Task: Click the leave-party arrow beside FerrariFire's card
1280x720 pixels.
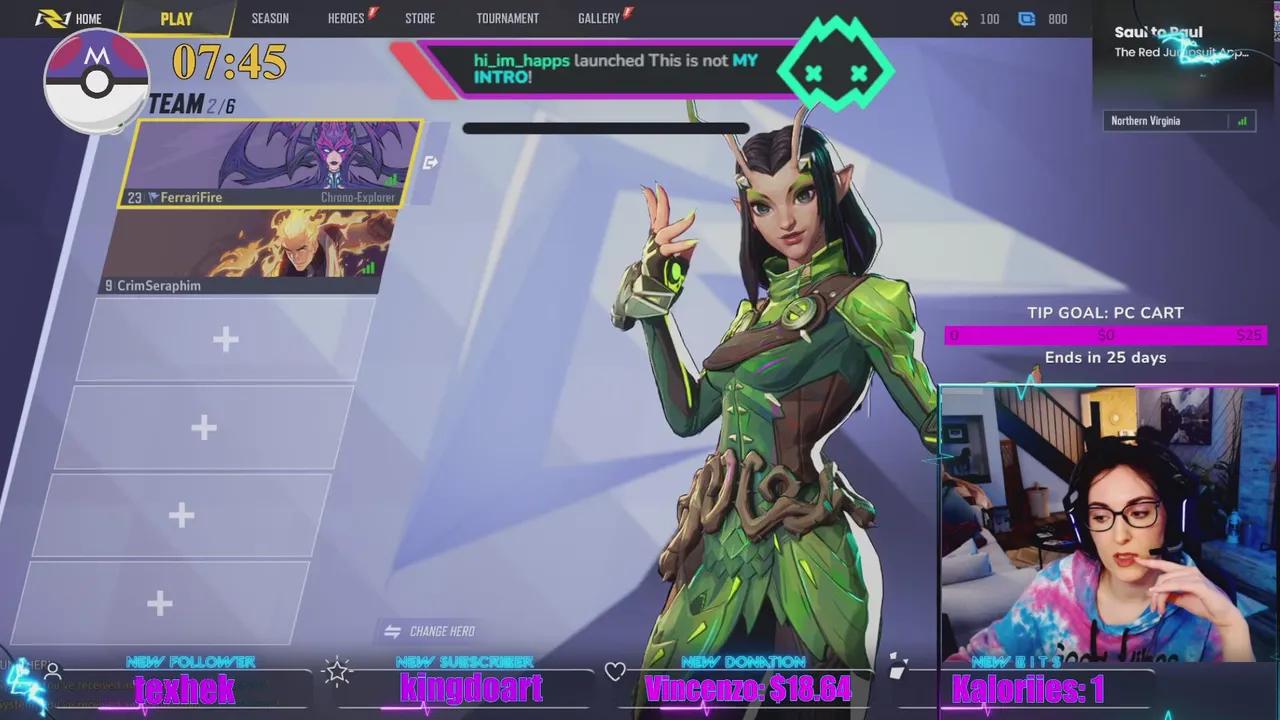Action: 430,162
